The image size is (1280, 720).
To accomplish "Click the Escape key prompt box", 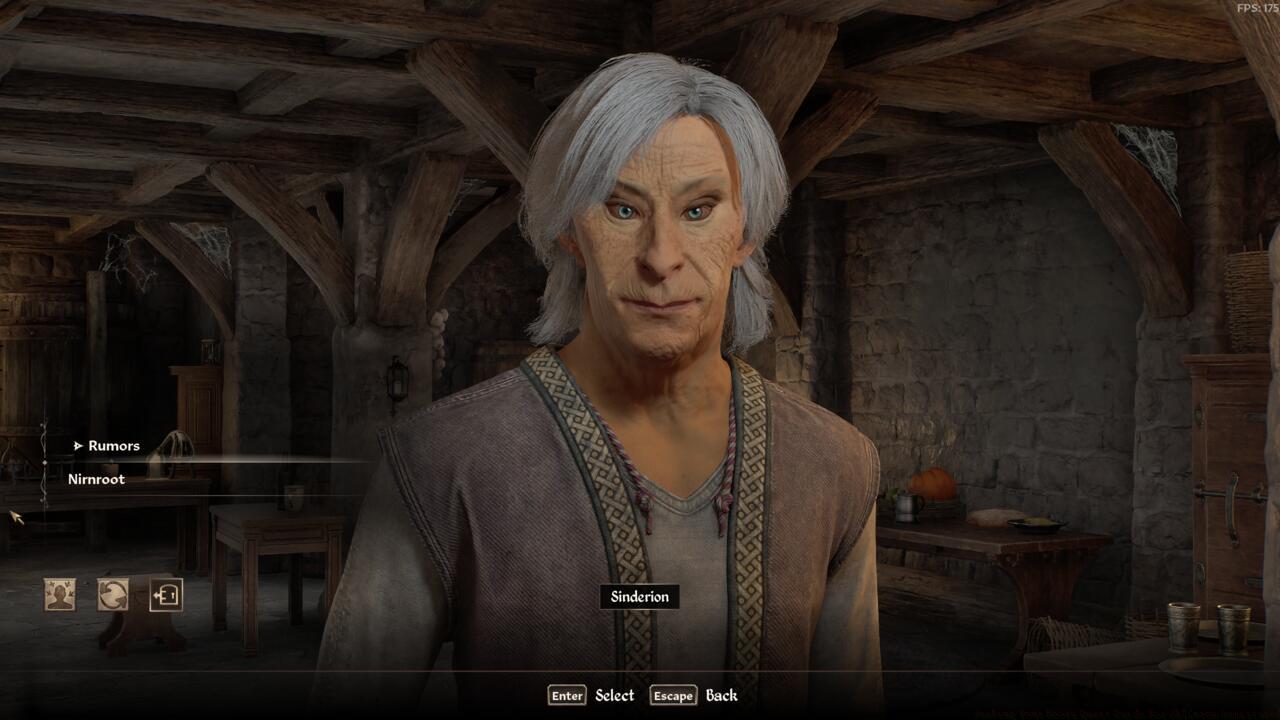I will coord(674,695).
